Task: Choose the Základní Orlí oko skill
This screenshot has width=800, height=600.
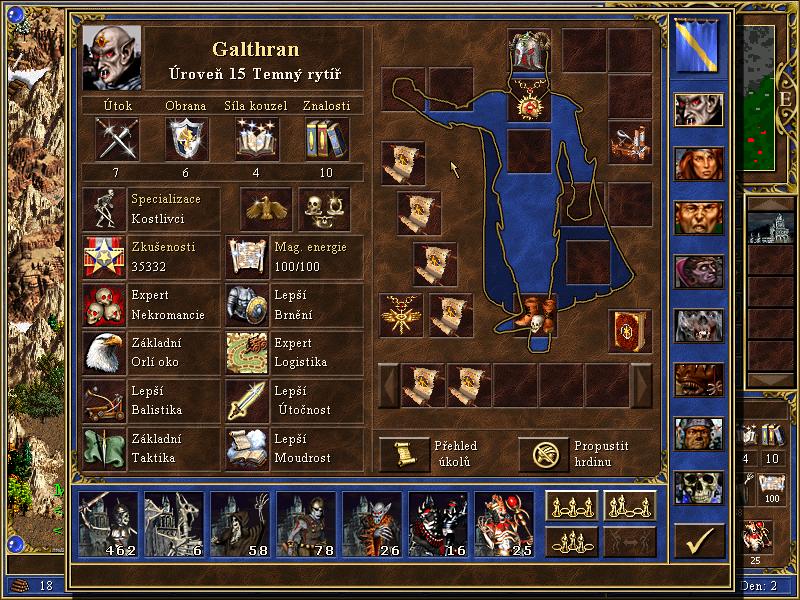Action: [x=104, y=352]
